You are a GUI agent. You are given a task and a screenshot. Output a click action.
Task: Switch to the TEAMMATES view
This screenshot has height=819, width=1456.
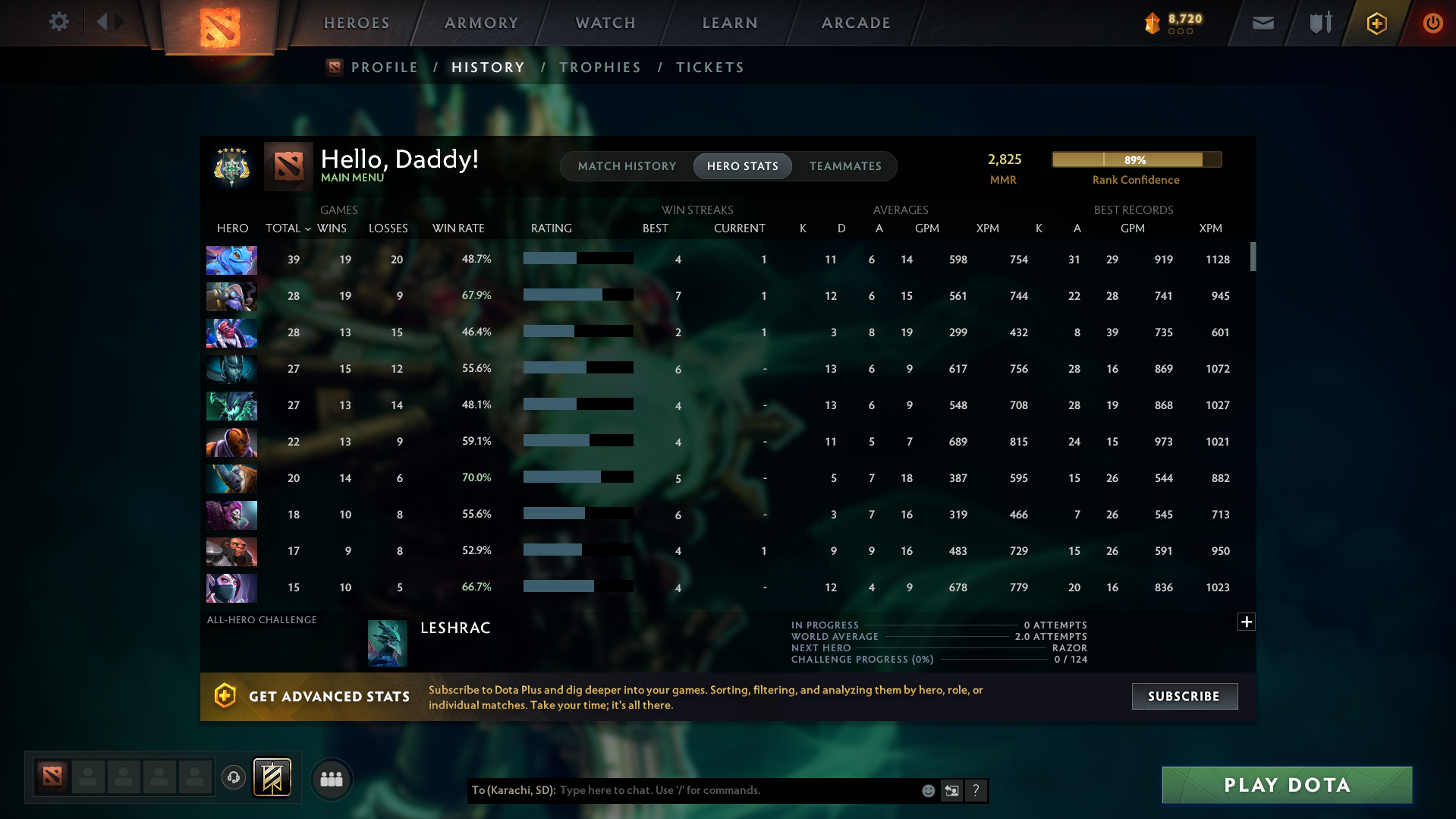845,165
